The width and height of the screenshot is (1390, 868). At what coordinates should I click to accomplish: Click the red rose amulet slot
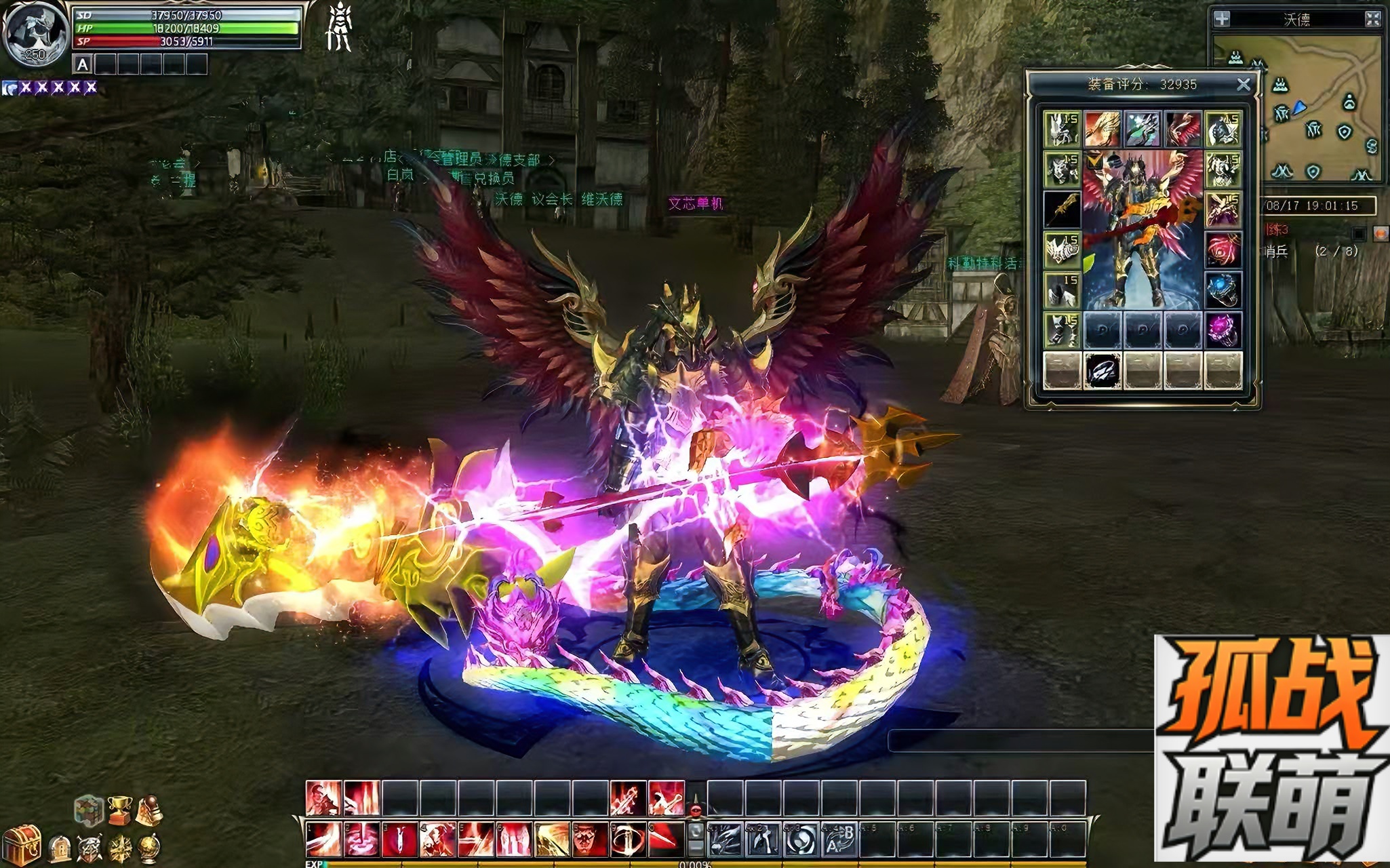click(x=1223, y=250)
